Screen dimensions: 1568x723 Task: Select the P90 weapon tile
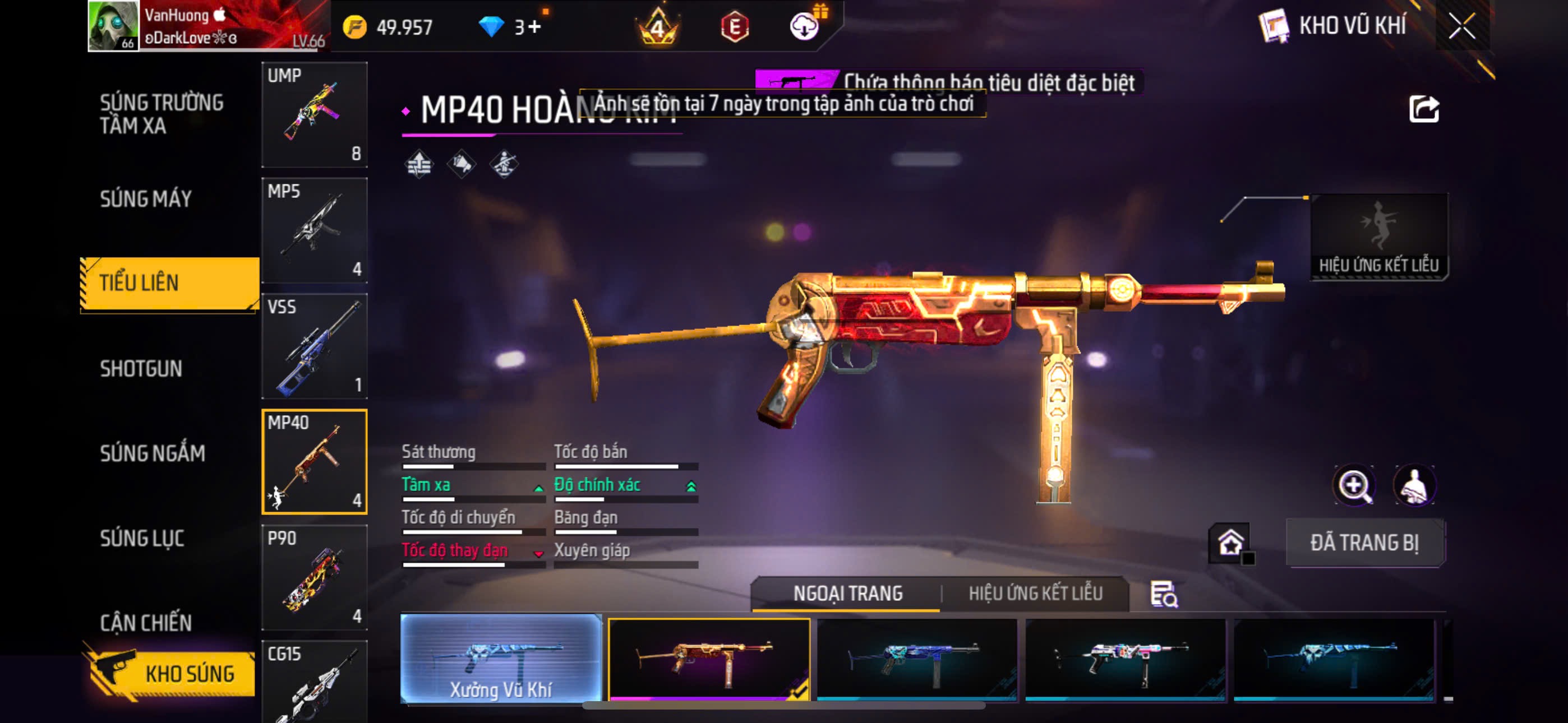314,577
